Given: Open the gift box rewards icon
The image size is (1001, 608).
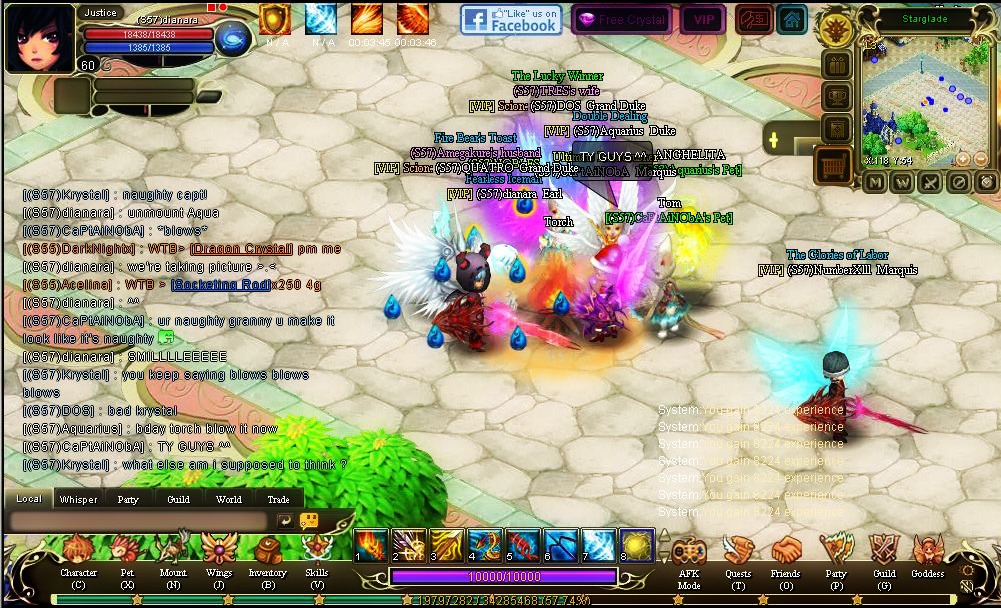Looking at the screenshot, I should 836,65.
